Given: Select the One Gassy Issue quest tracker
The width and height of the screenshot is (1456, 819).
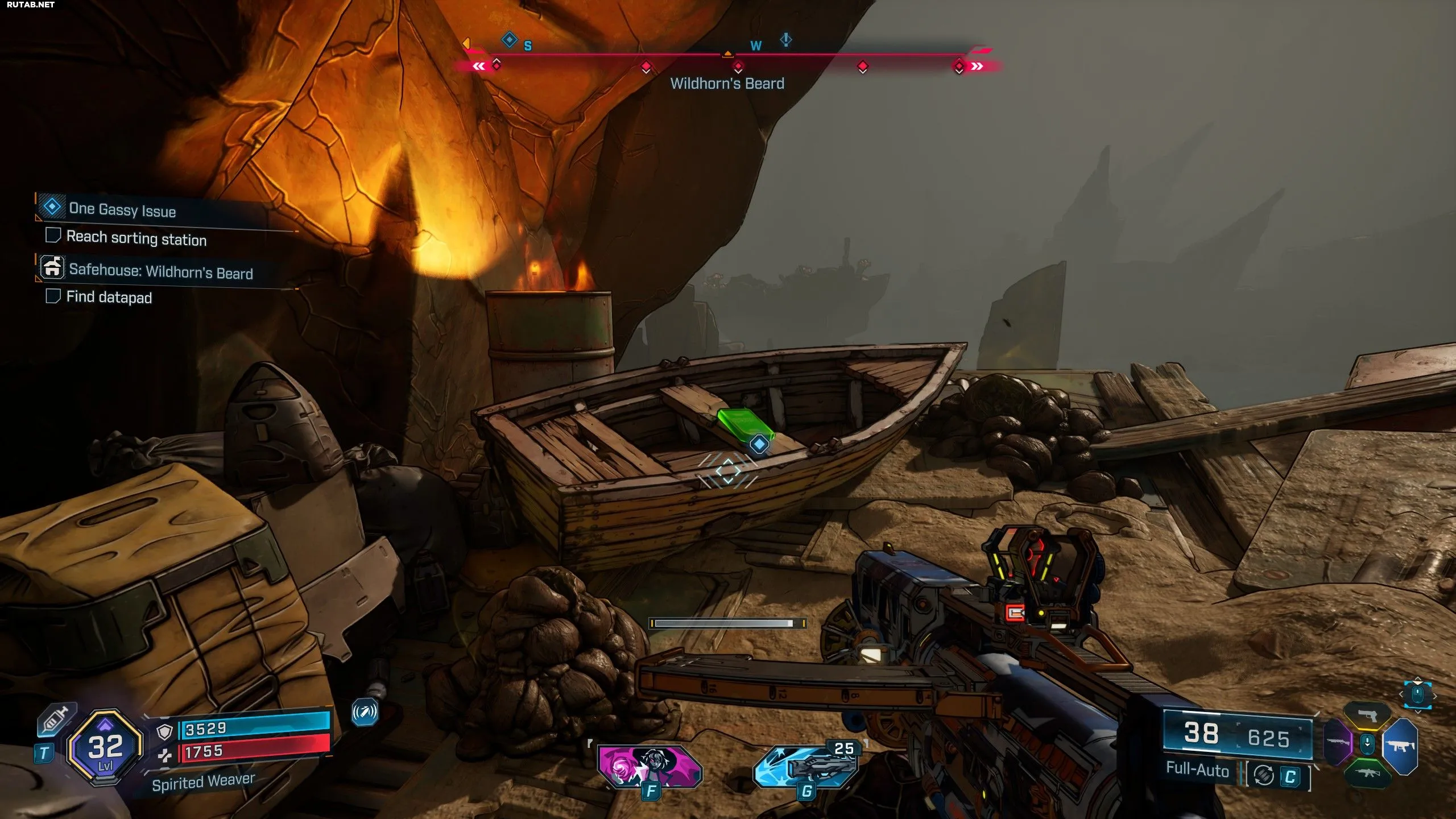Looking at the screenshot, I should click(122, 209).
